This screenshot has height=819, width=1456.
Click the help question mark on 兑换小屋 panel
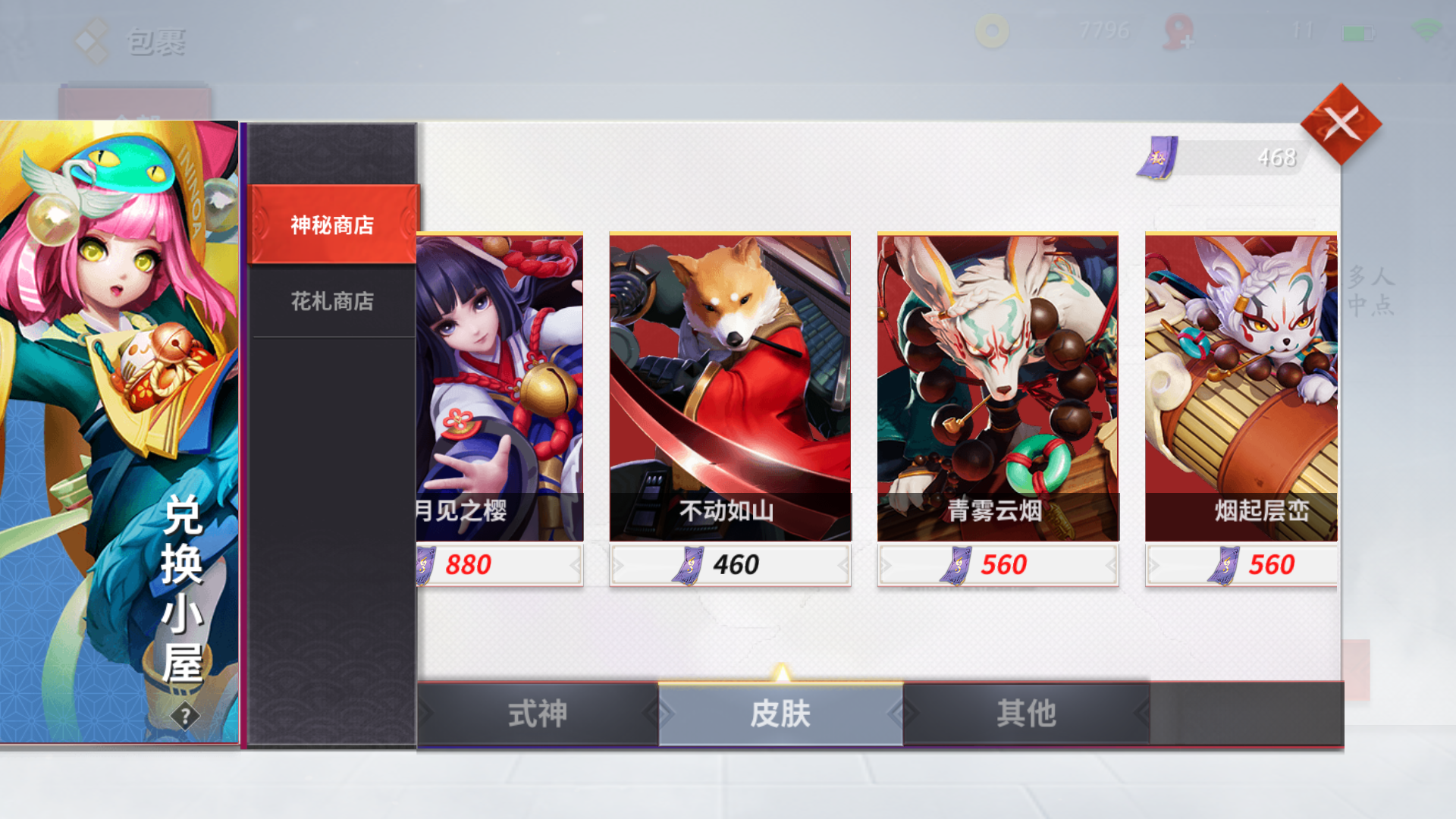click(184, 714)
